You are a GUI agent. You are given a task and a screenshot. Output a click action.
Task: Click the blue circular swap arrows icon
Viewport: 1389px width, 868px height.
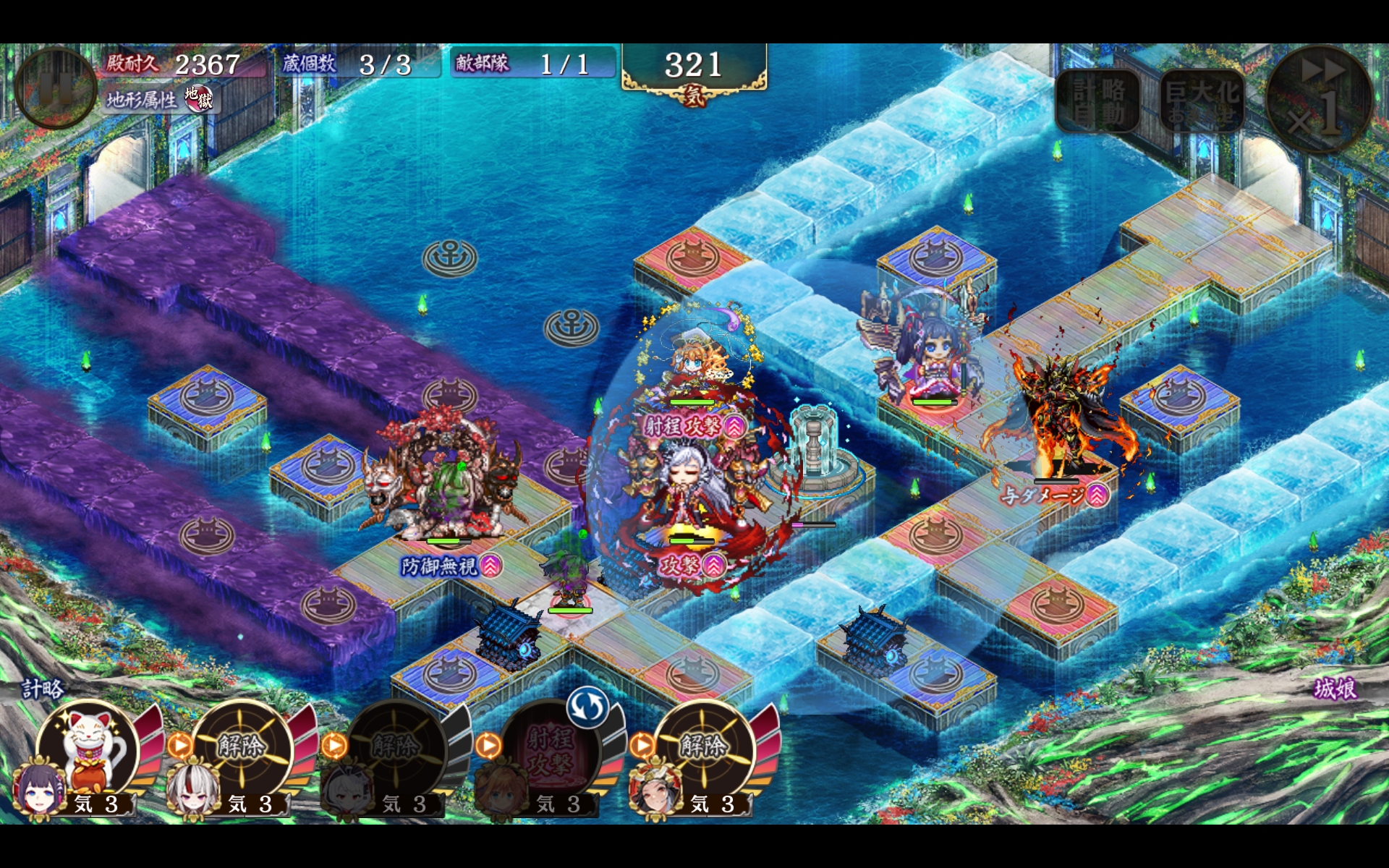coord(587,707)
